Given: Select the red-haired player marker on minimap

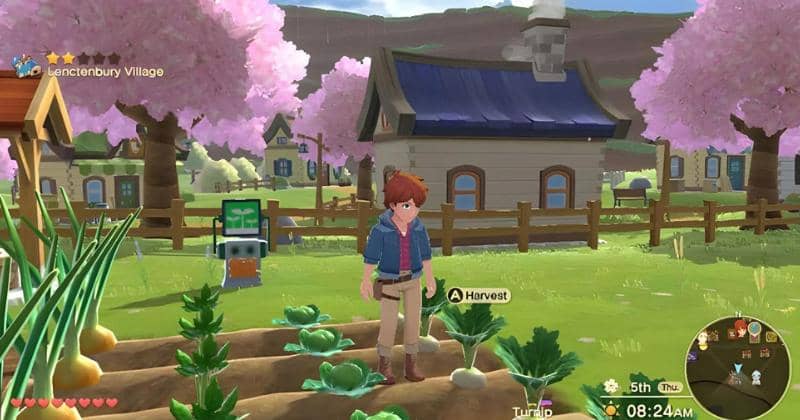Looking at the screenshot, I should (740, 327).
